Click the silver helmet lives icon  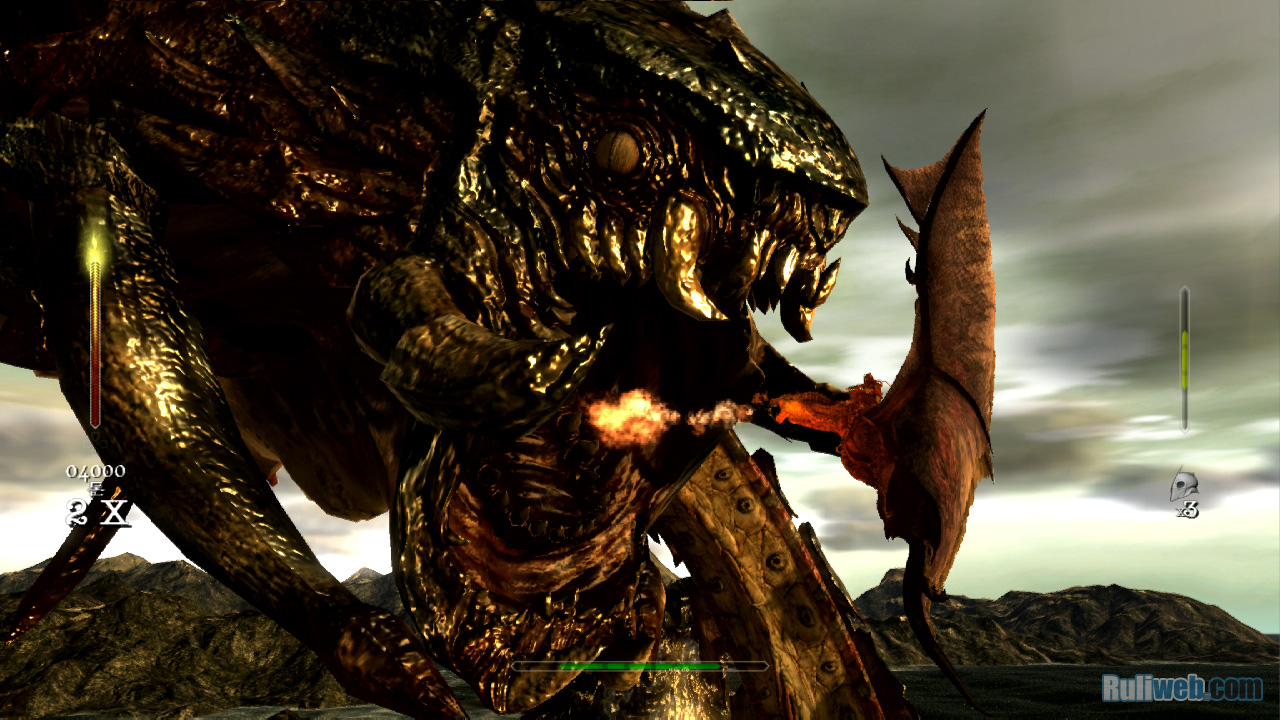(1183, 486)
